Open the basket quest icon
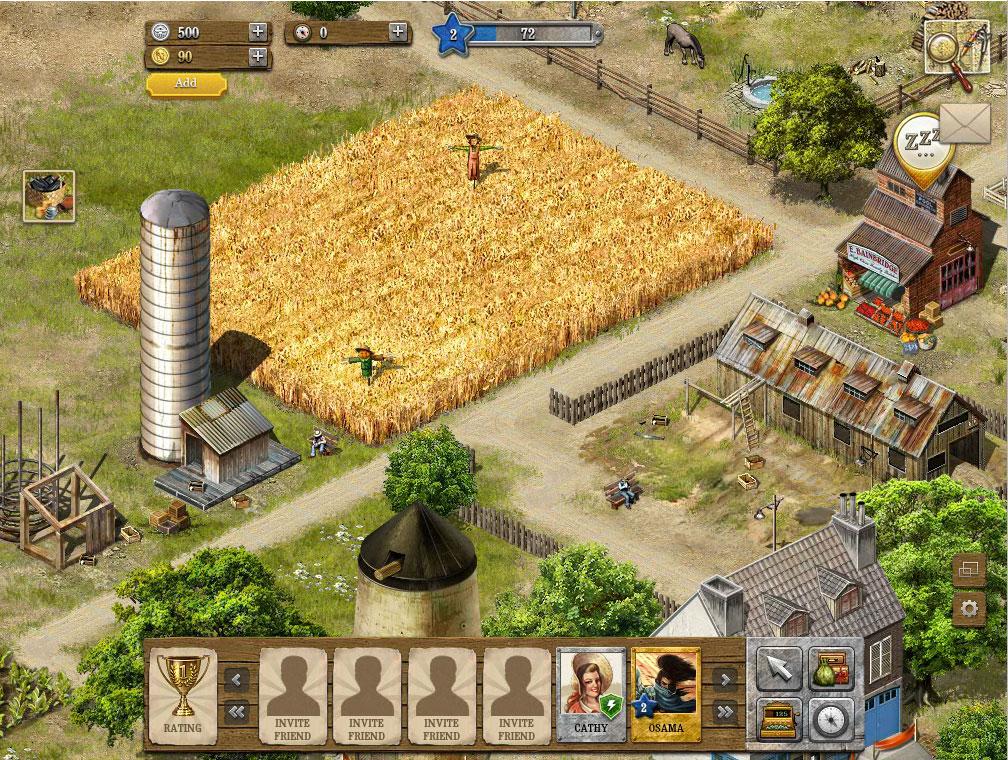 click(49, 196)
